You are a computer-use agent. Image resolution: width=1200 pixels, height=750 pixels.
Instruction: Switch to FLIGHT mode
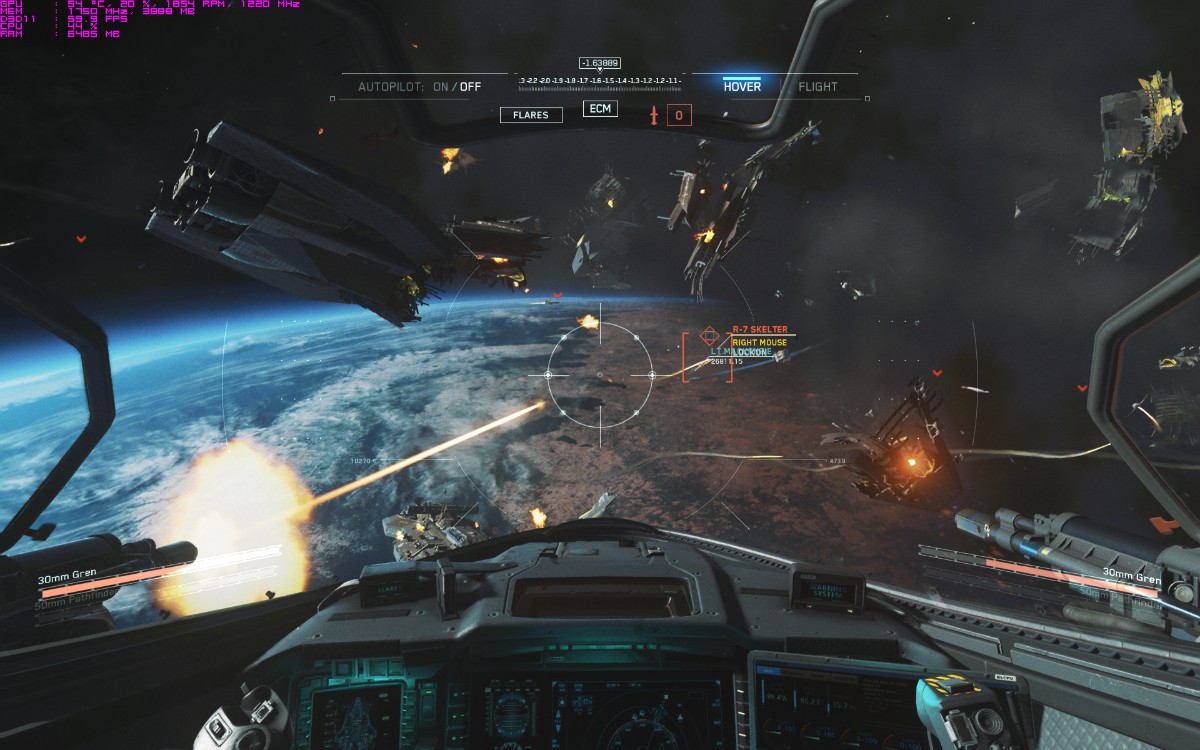pyautogui.click(x=817, y=87)
